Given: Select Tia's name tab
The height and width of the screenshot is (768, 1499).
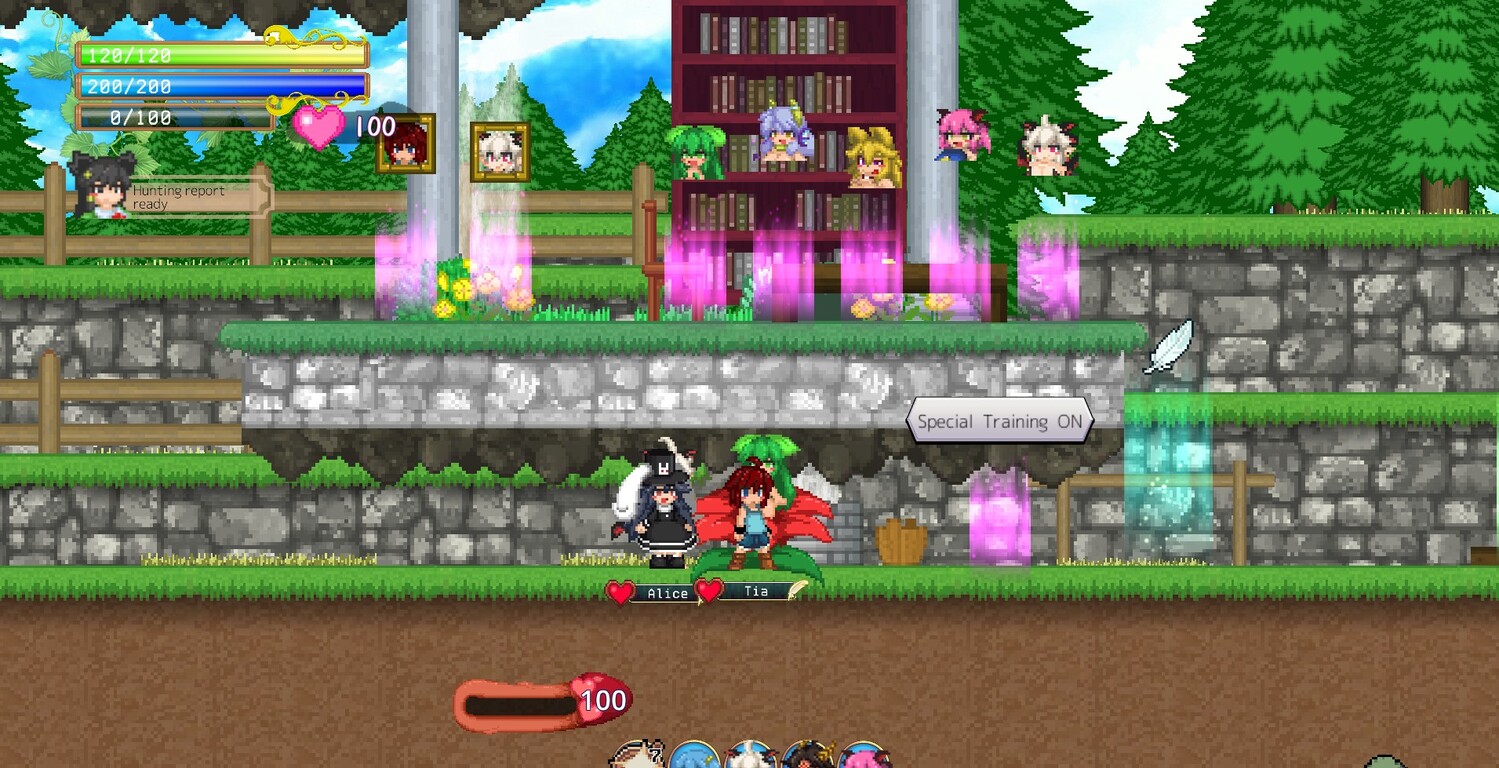Looking at the screenshot, I should click(755, 592).
